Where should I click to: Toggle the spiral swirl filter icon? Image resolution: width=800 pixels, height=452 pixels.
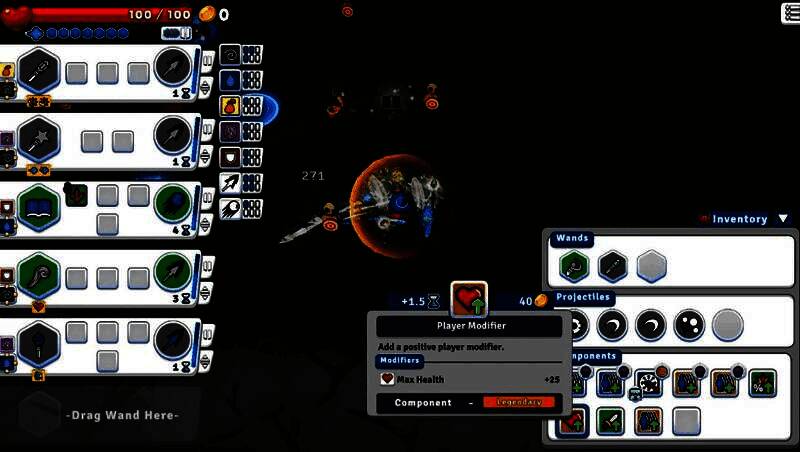tap(229, 54)
